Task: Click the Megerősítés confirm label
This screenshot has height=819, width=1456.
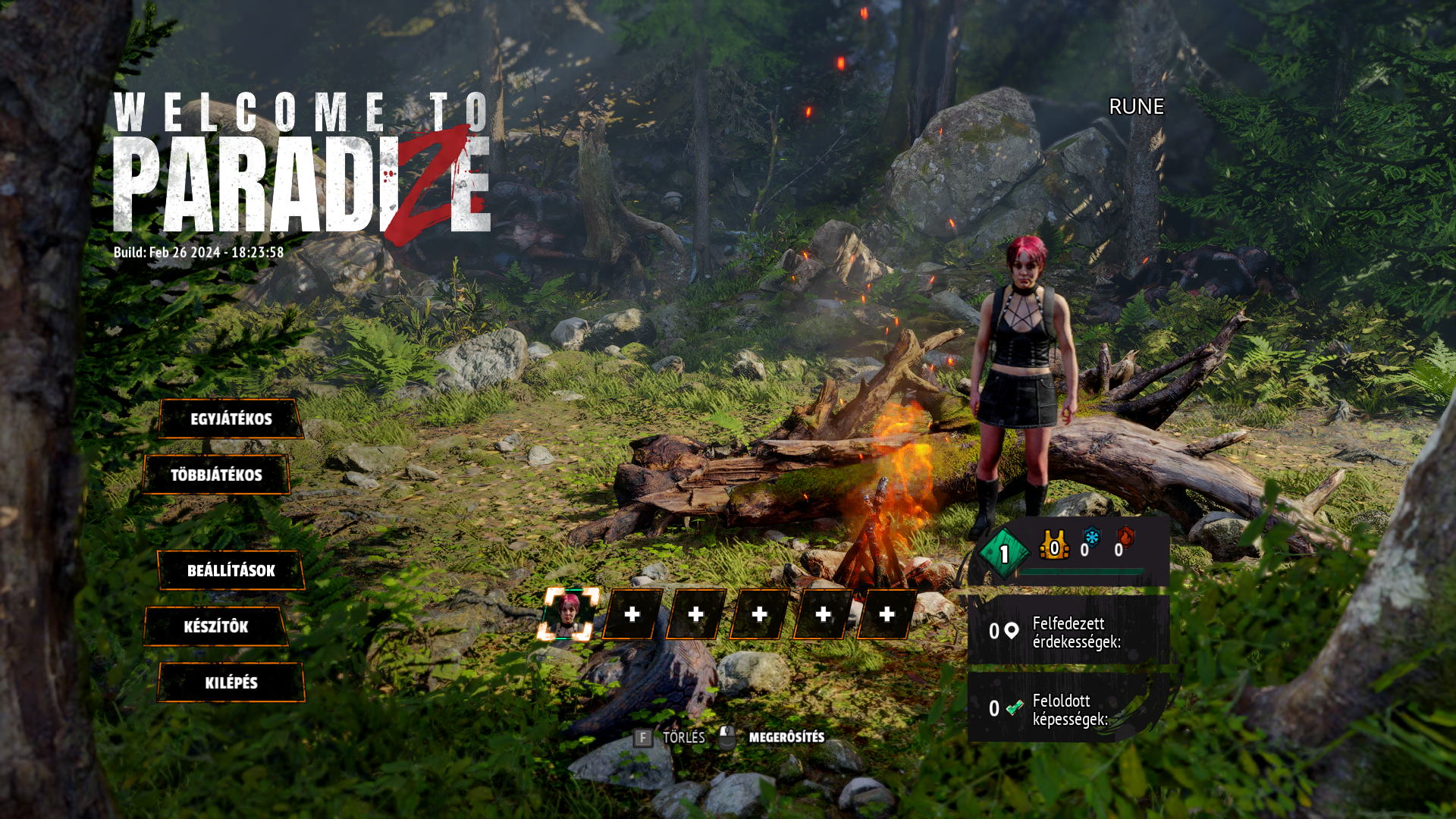Action: pyautogui.click(x=786, y=737)
